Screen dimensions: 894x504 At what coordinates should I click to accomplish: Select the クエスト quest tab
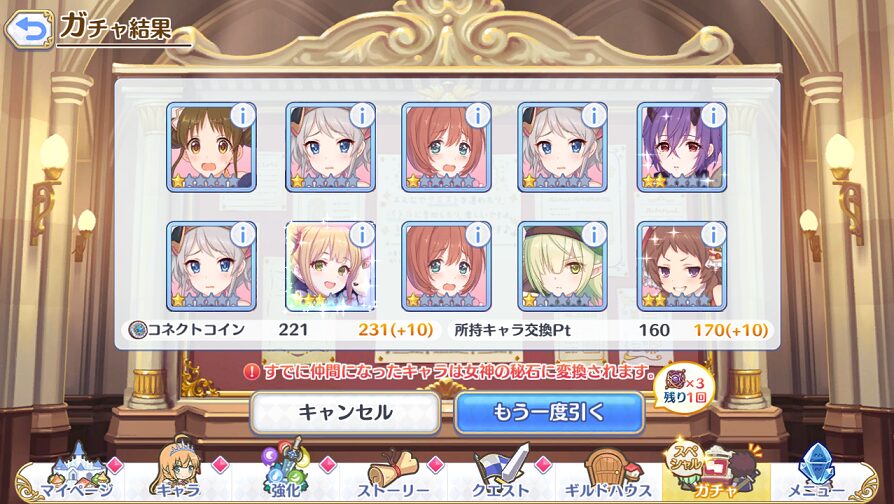[x=500, y=476]
